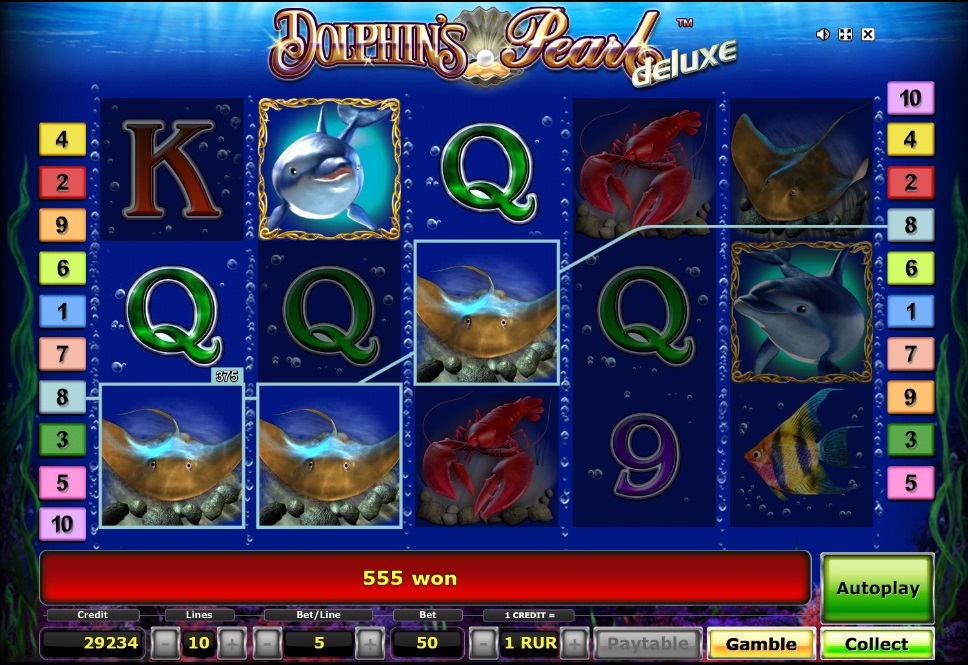Increase the number of Lines
This screenshot has height=665, width=968.
pyautogui.click(x=231, y=643)
